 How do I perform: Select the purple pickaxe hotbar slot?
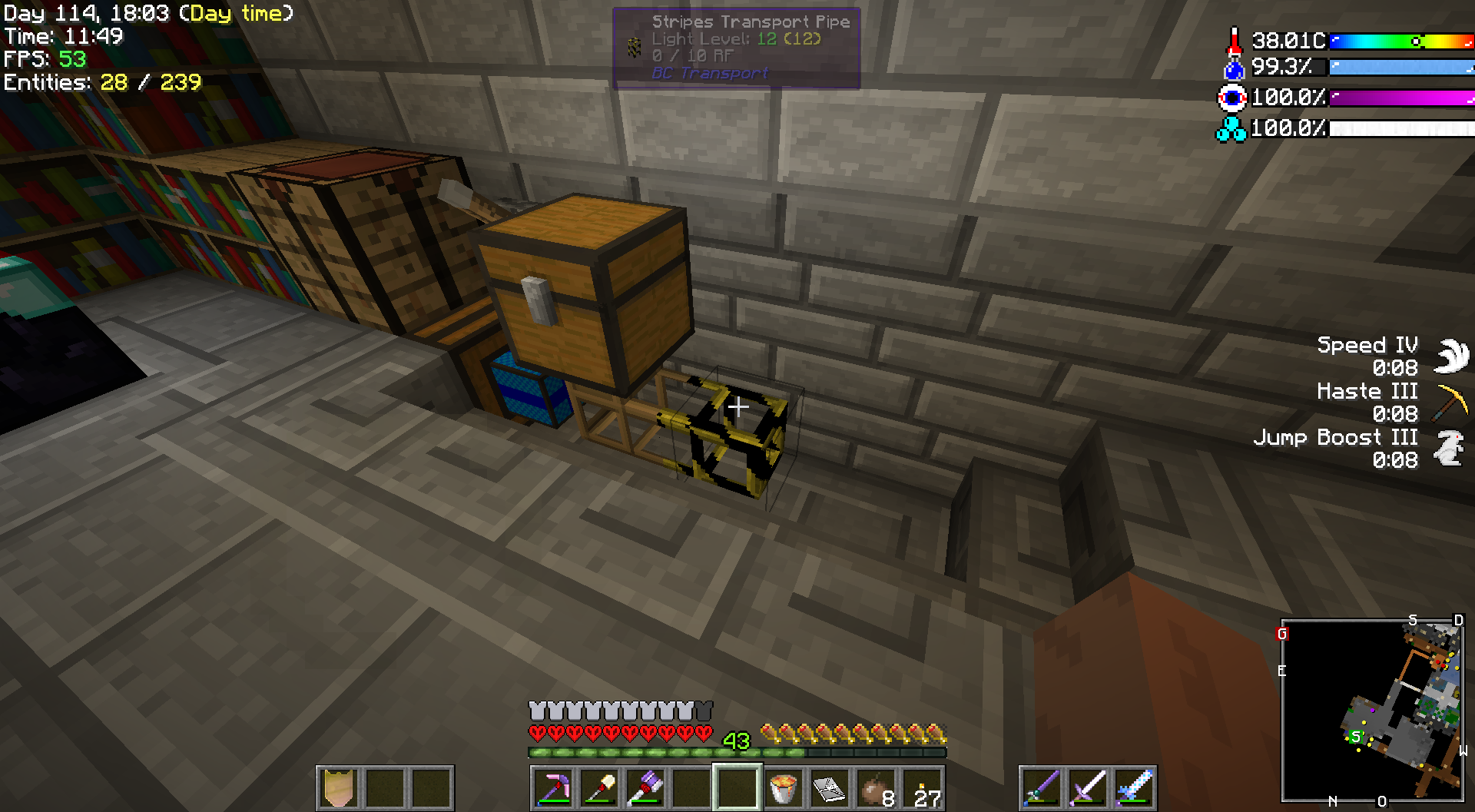coord(553,787)
